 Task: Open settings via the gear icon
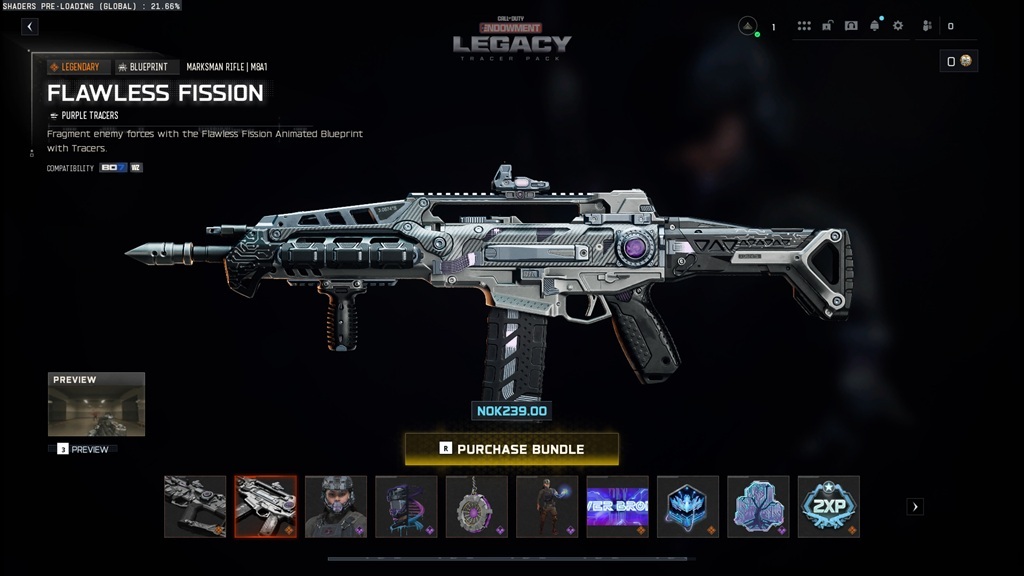[898, 26]
